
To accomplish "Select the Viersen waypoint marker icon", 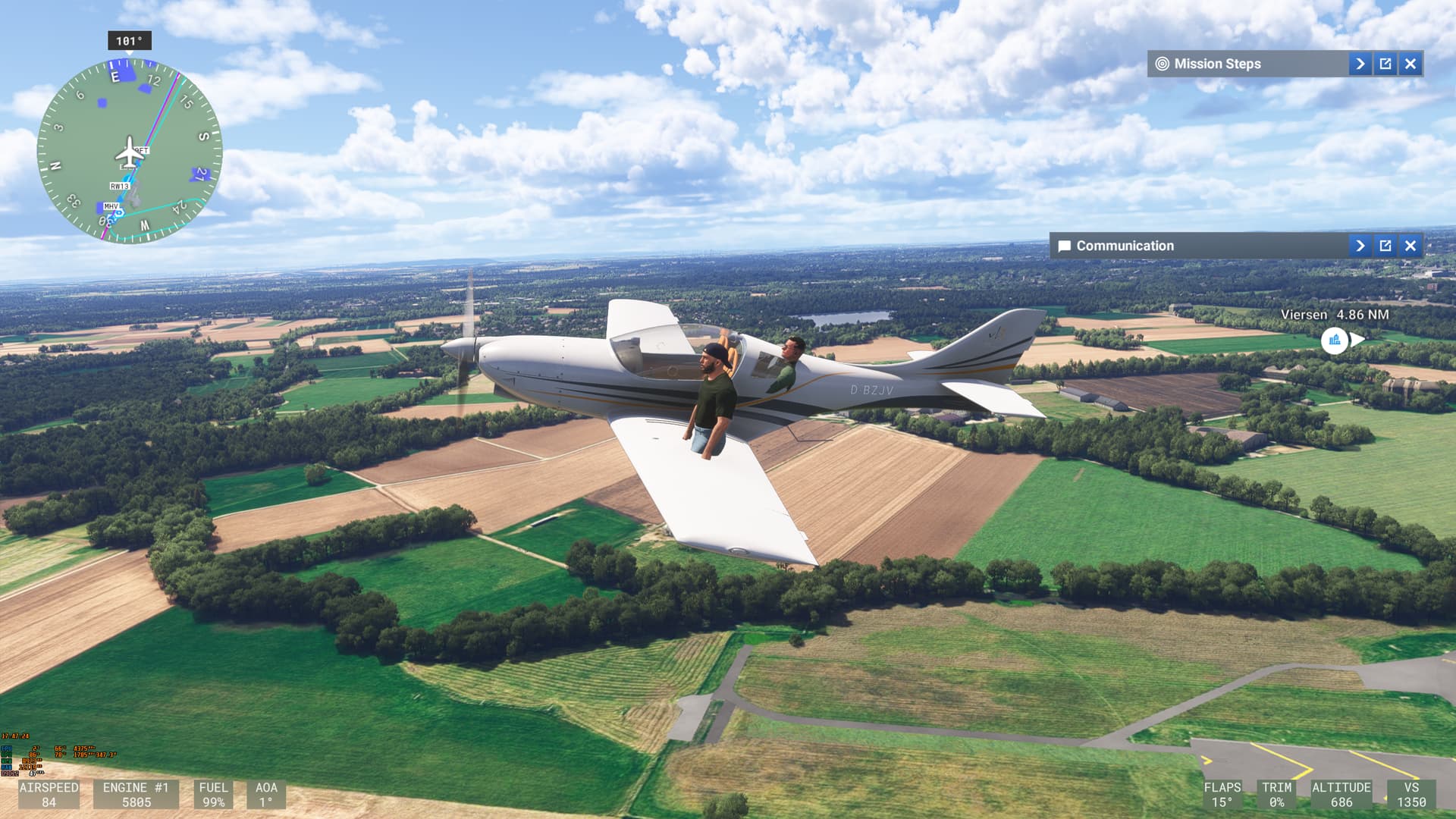I will [x=1334, y=340].
